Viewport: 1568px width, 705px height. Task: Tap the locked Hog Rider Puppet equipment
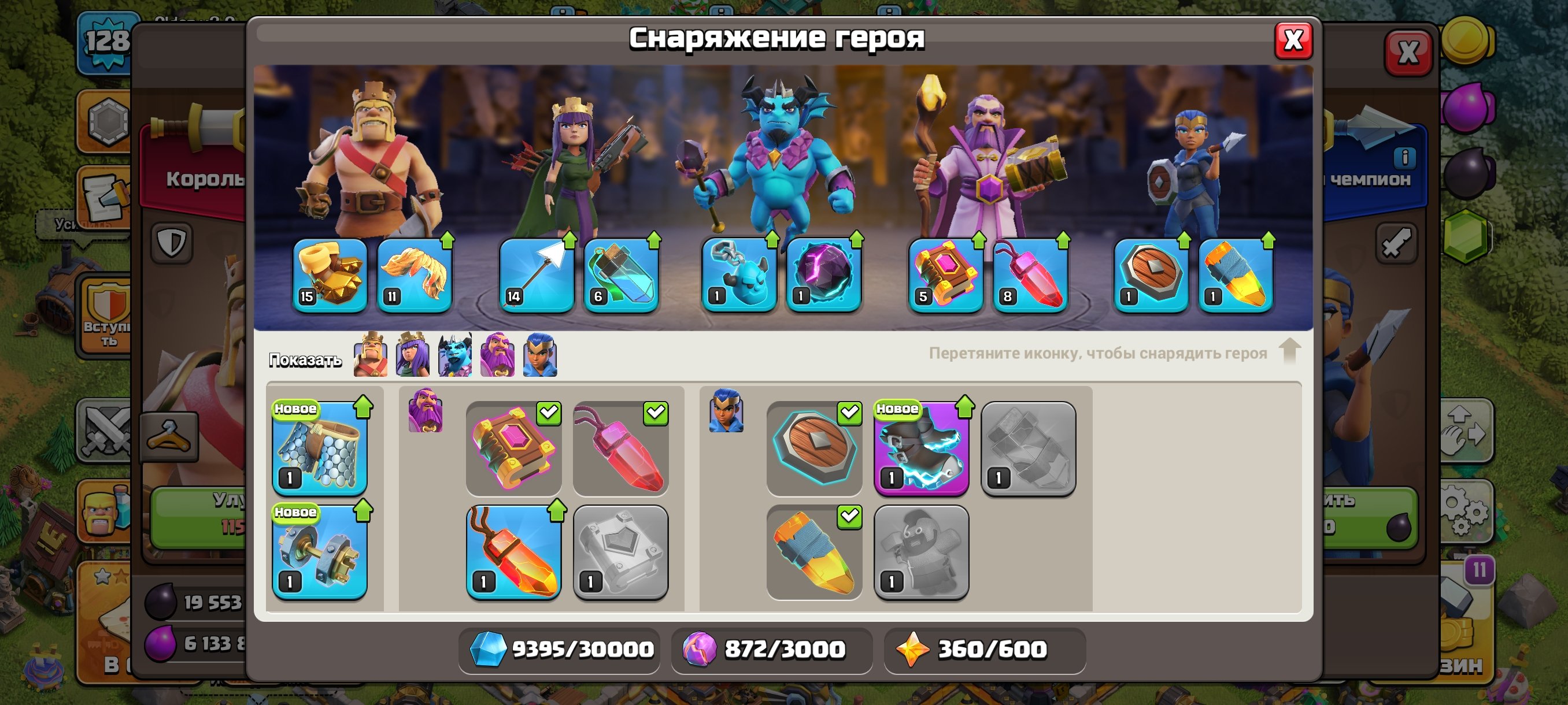tap(921, 551)
